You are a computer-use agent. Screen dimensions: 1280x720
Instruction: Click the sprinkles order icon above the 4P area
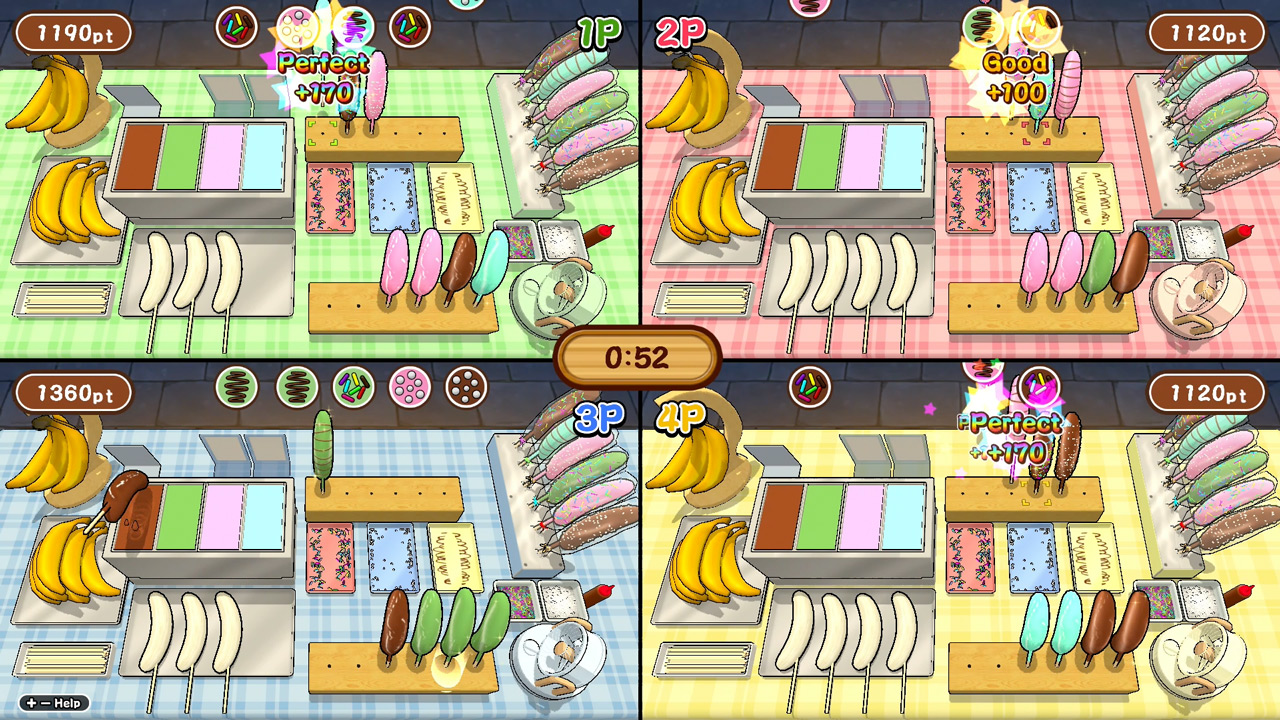click(810, 388)
